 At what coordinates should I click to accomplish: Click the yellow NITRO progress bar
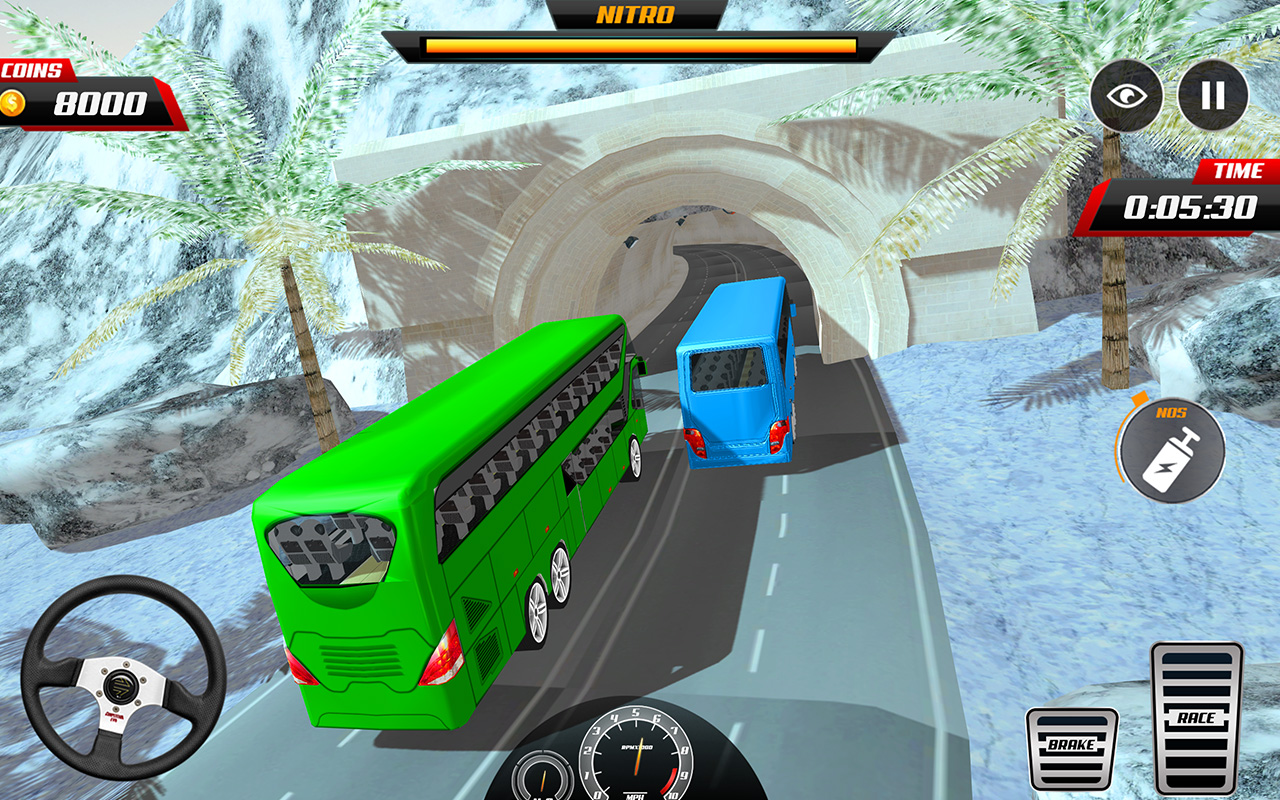click(640, 47)
